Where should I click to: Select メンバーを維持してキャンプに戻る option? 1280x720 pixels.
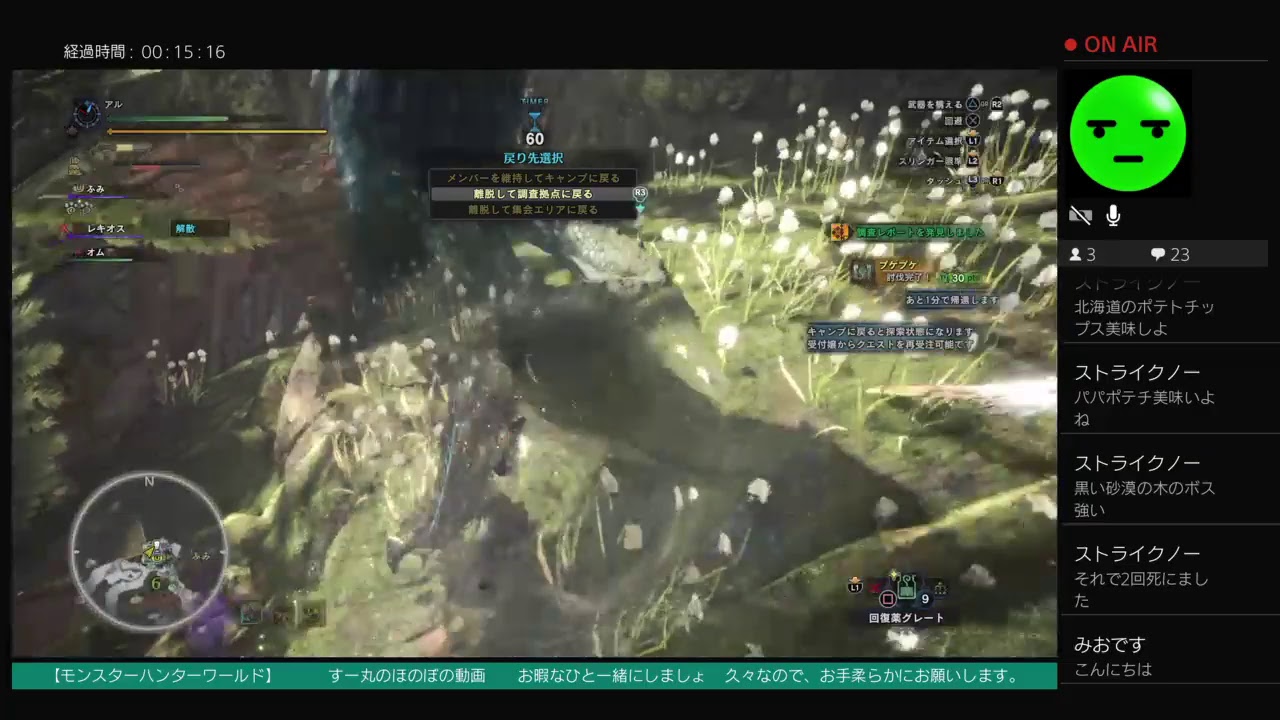[534, 177]
